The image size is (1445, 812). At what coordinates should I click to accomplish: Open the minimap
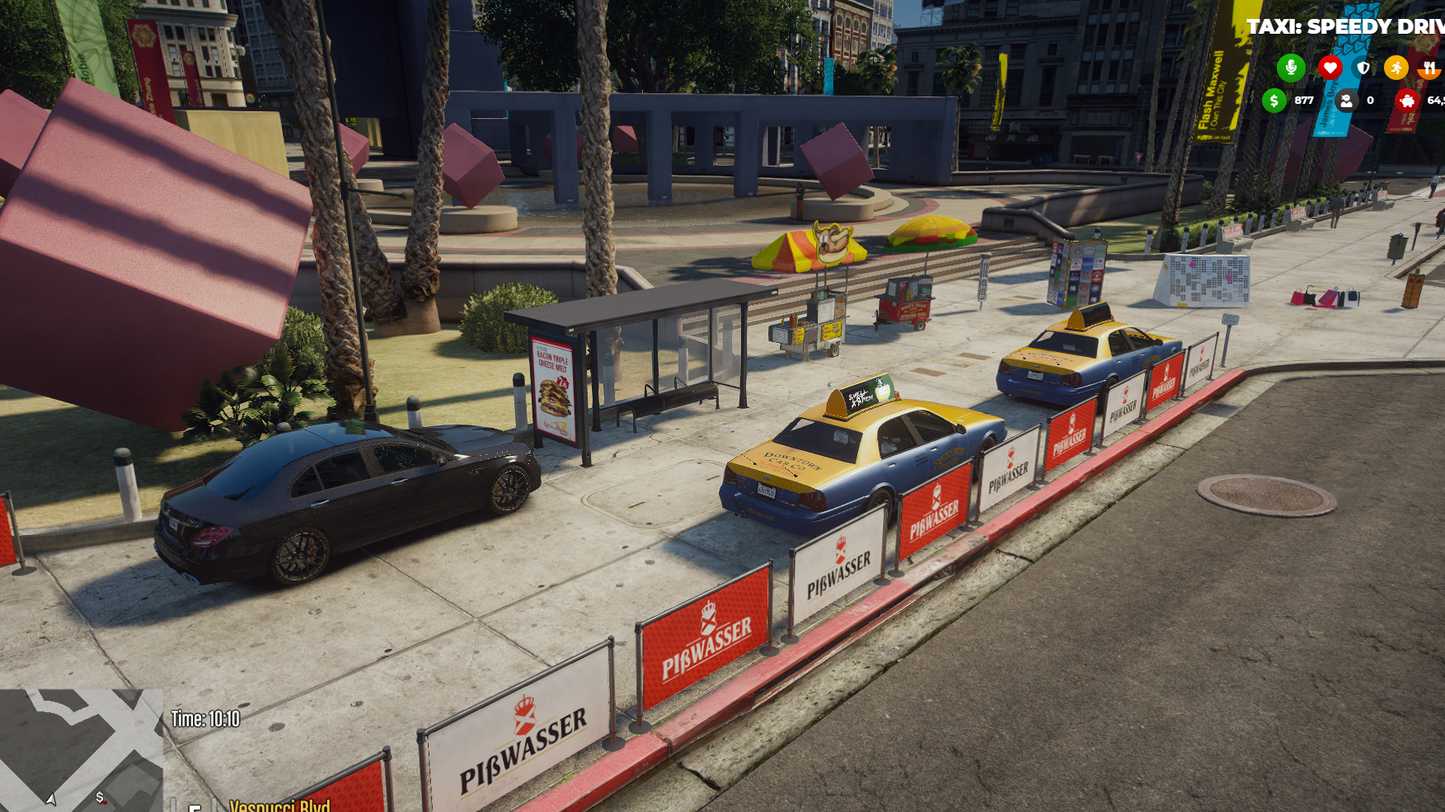click(80, 750)
